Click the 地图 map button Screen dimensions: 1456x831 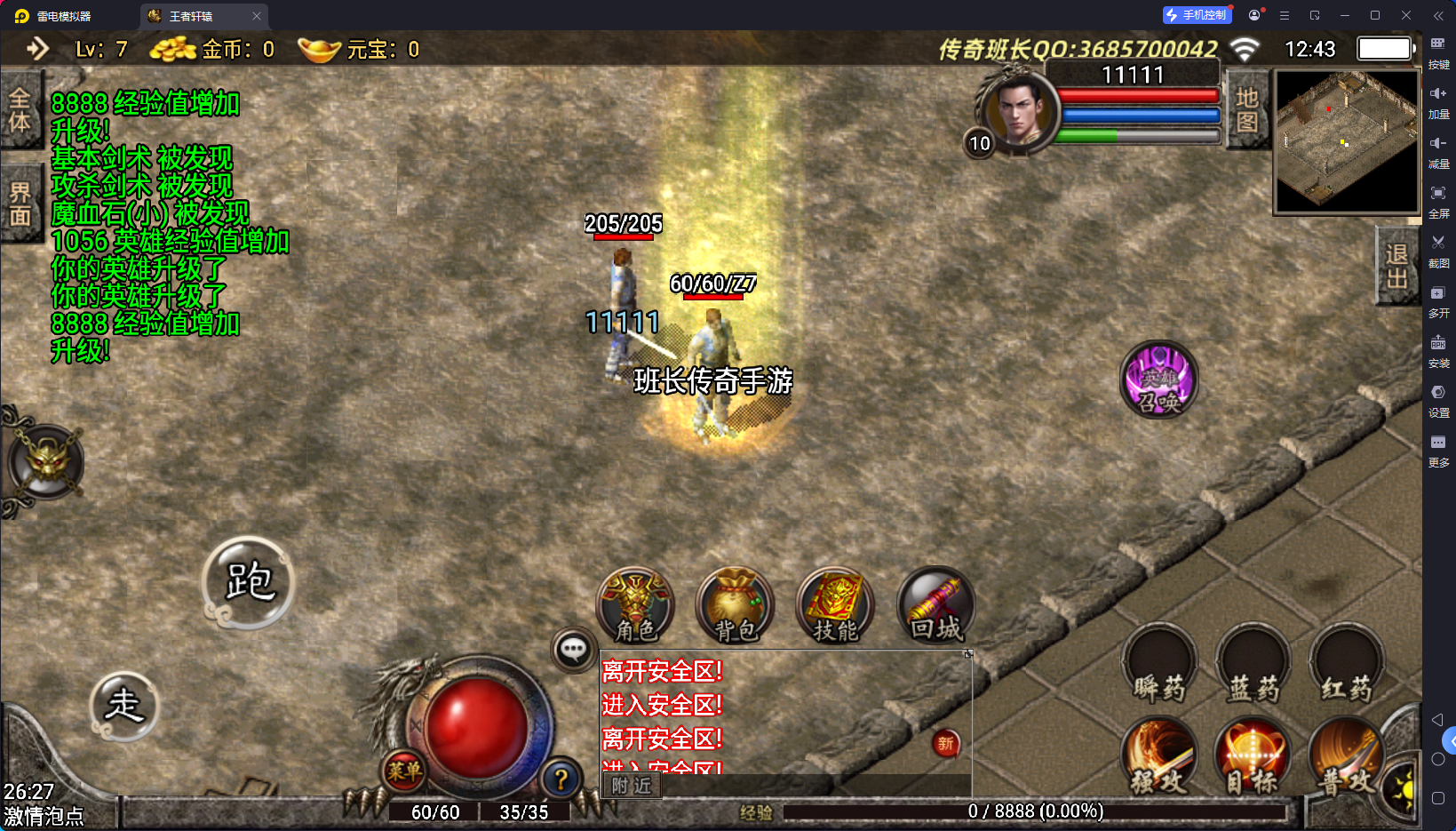[1246, 110]
